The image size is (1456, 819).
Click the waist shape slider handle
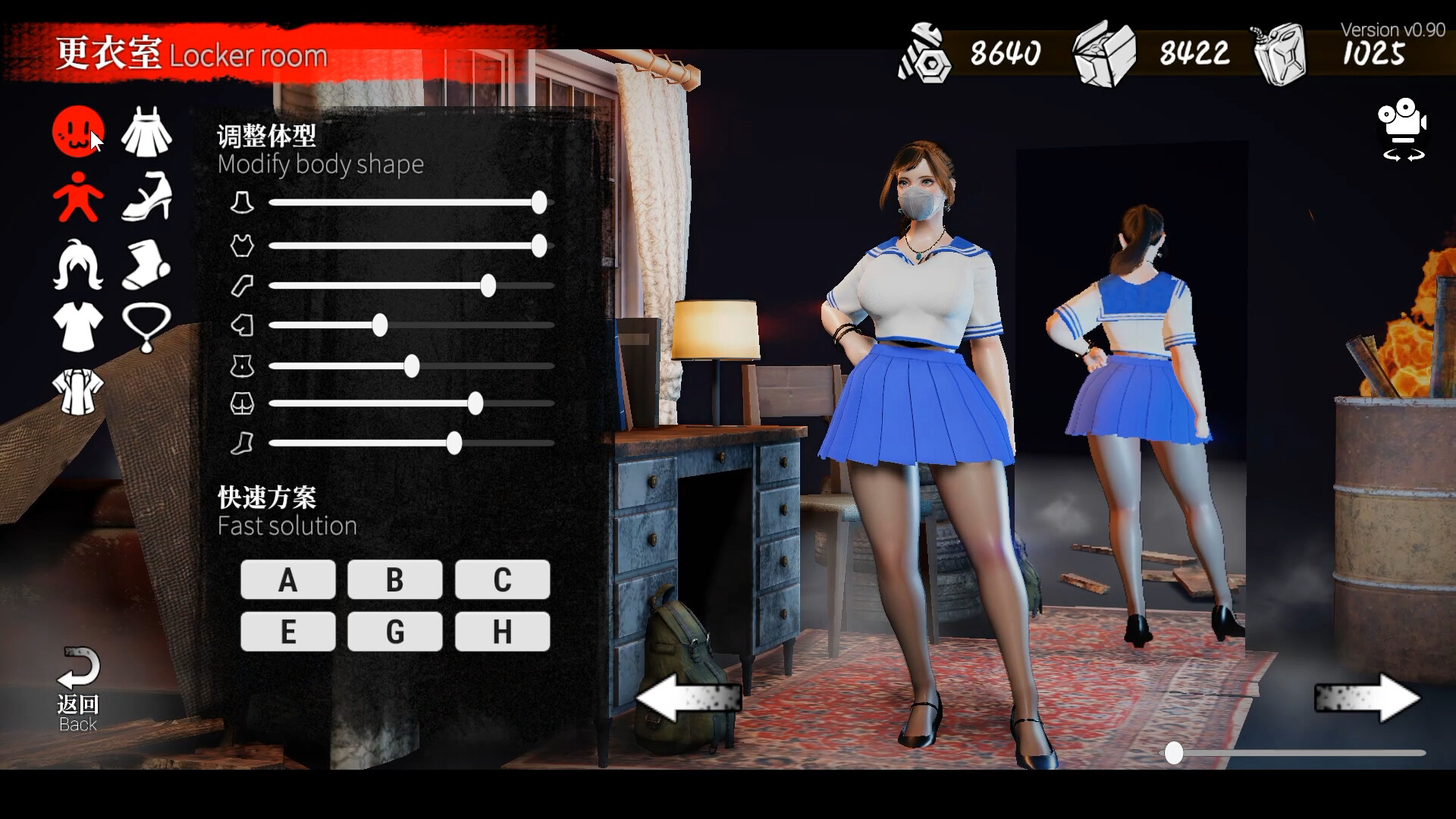click(x=412, y=366)
